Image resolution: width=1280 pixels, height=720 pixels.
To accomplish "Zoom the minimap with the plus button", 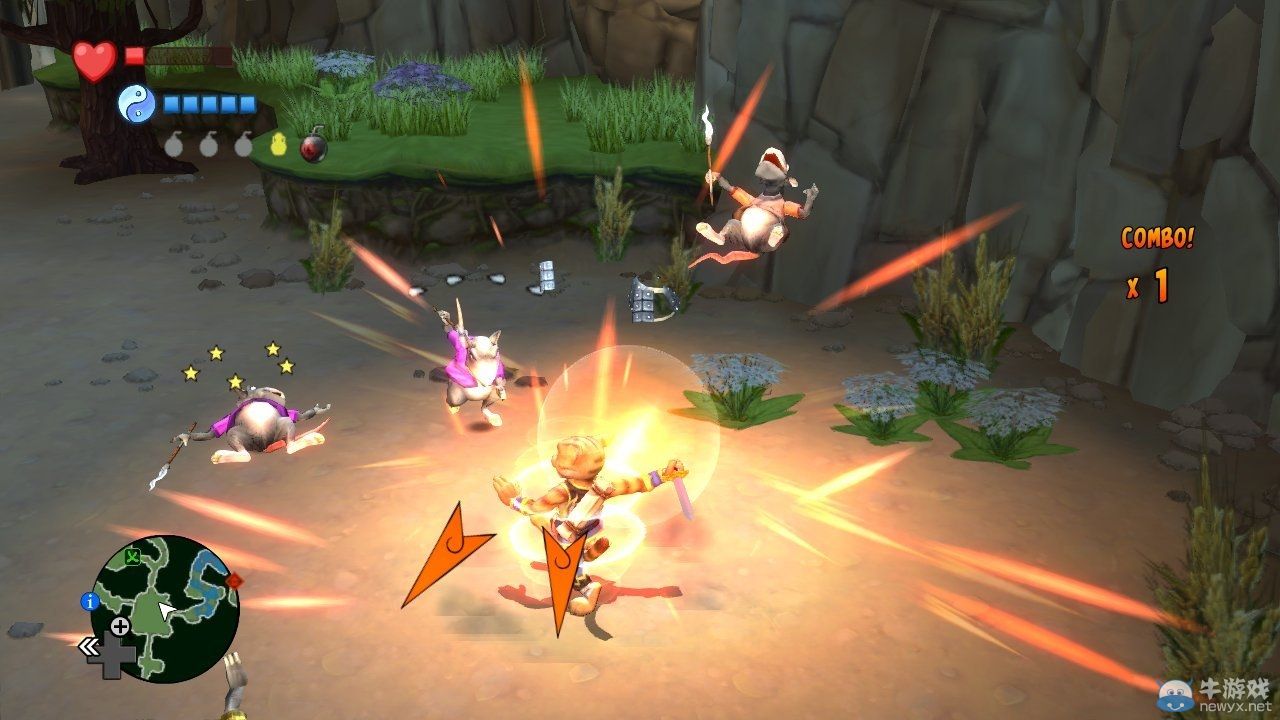I will [x=120, y=627].
